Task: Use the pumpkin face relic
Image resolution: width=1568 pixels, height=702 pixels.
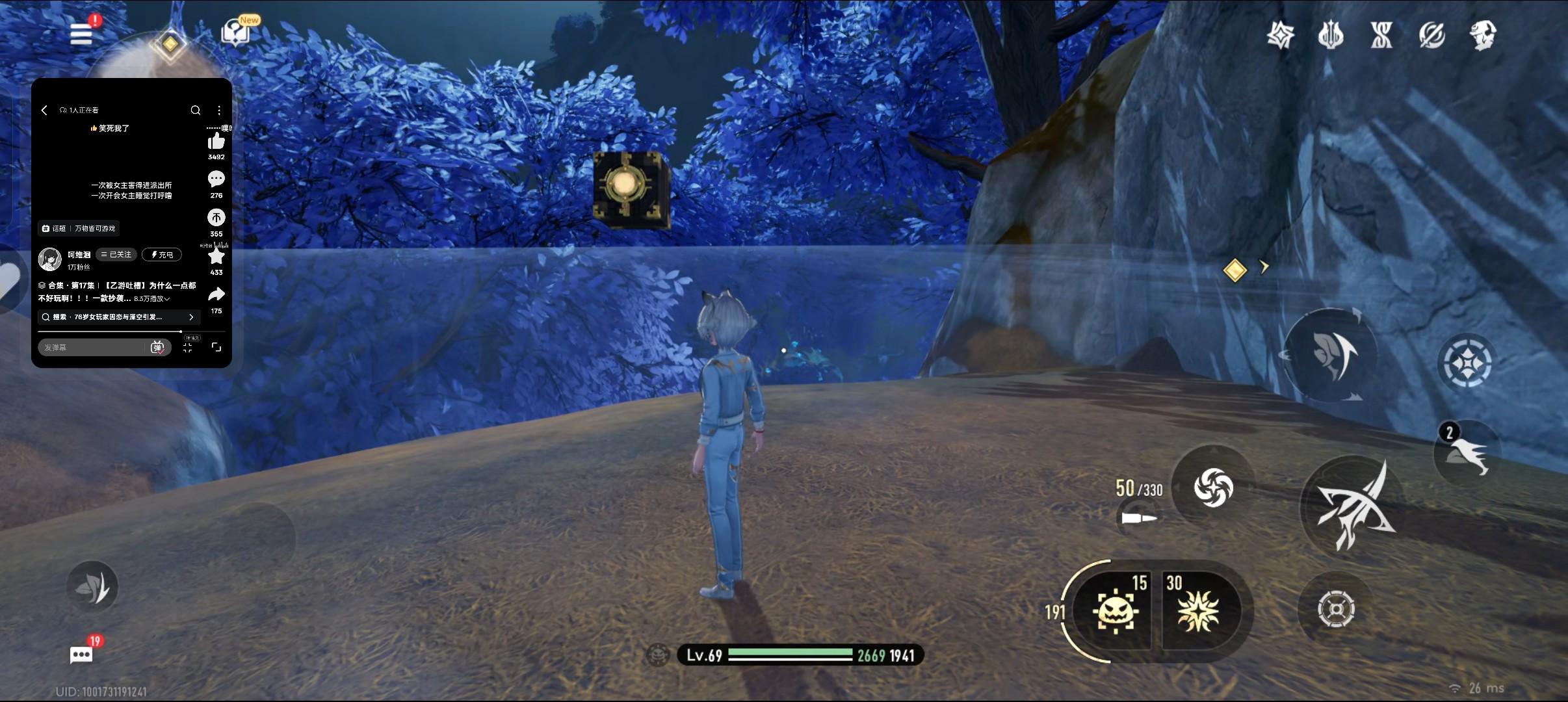Action: (1115, 611)
